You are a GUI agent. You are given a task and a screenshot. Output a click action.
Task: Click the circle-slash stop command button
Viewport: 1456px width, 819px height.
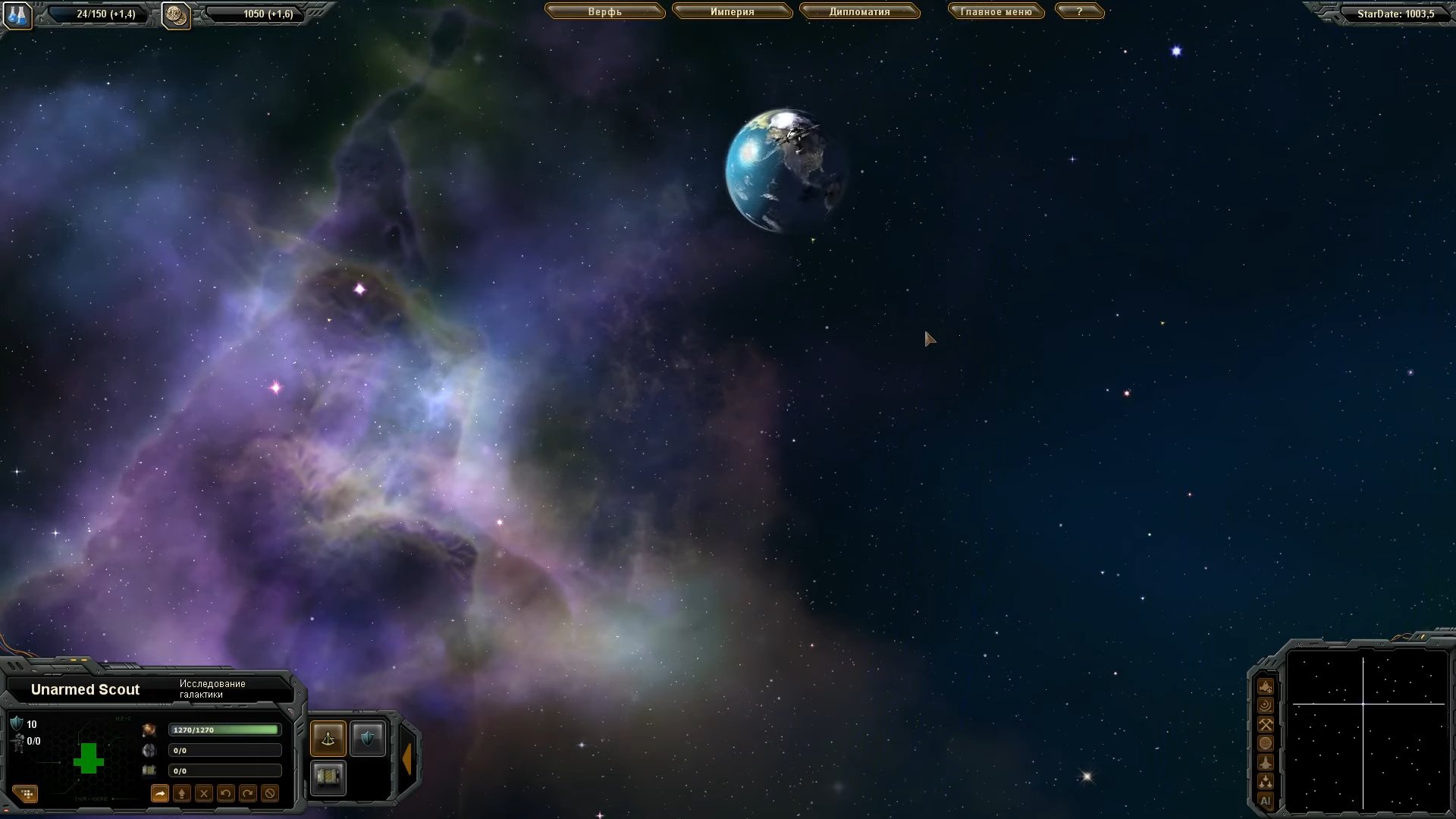click(x=269, y=794)
